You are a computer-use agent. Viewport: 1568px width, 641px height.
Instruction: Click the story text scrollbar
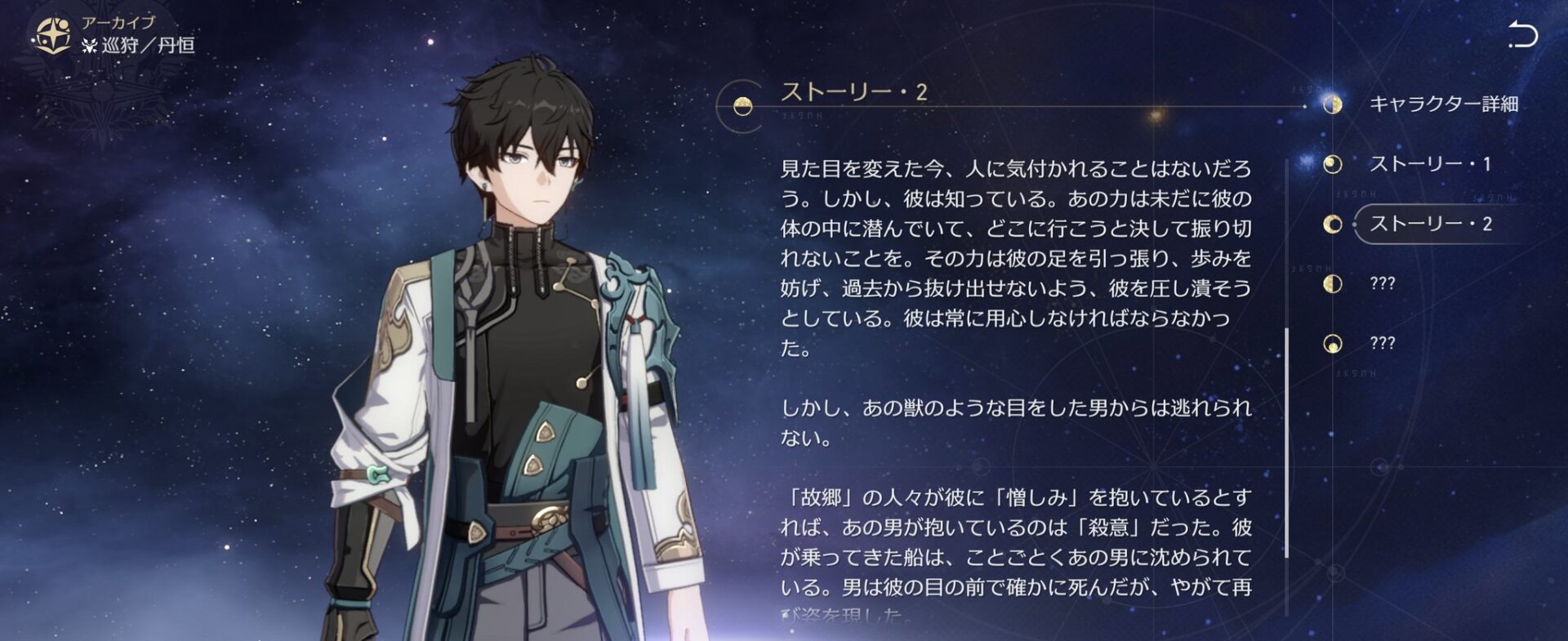(x=1287, y=441)
